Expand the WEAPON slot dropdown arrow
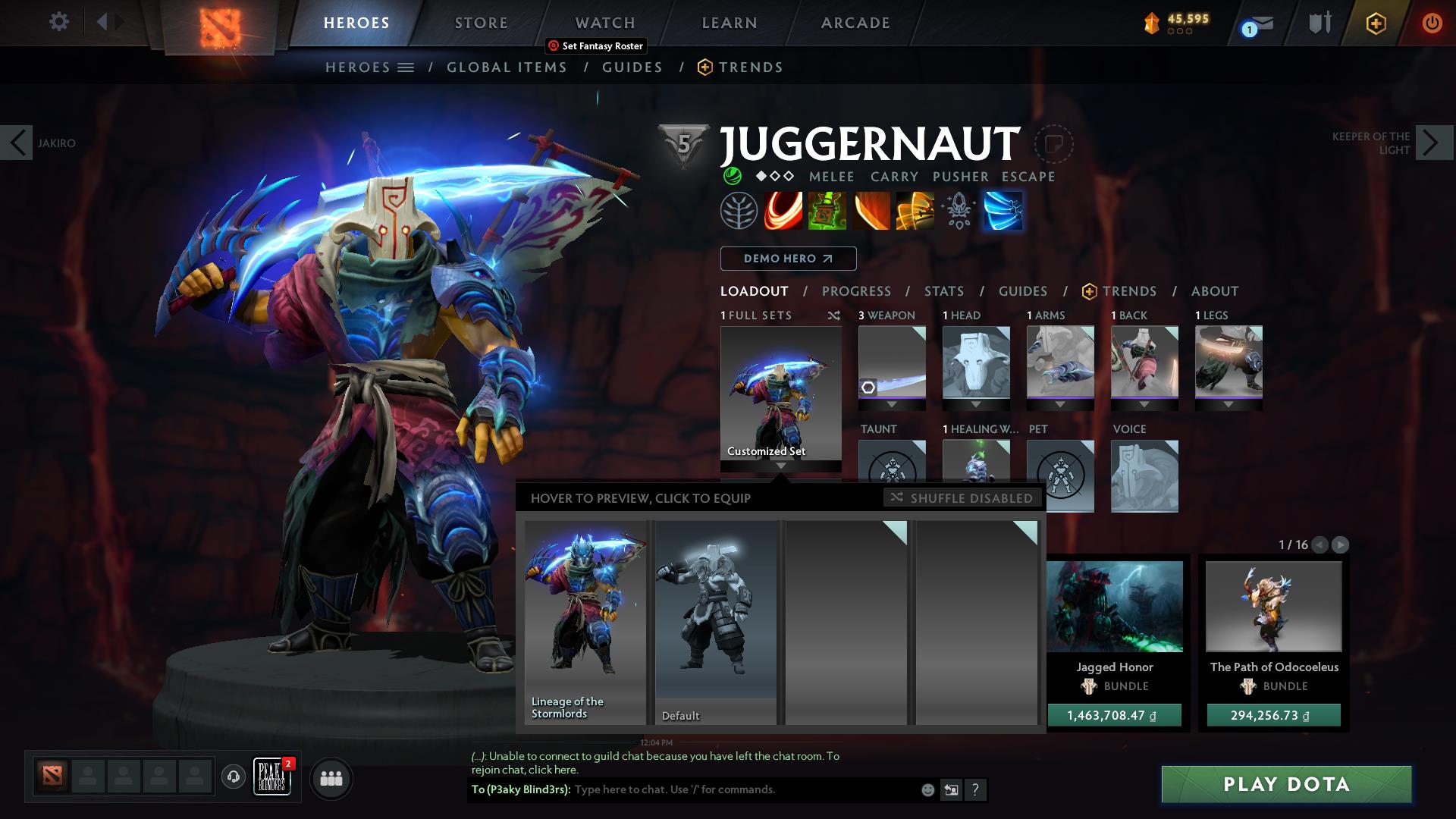The width and height of the screenshot is (1456, 819). click(x=892, y=404)
